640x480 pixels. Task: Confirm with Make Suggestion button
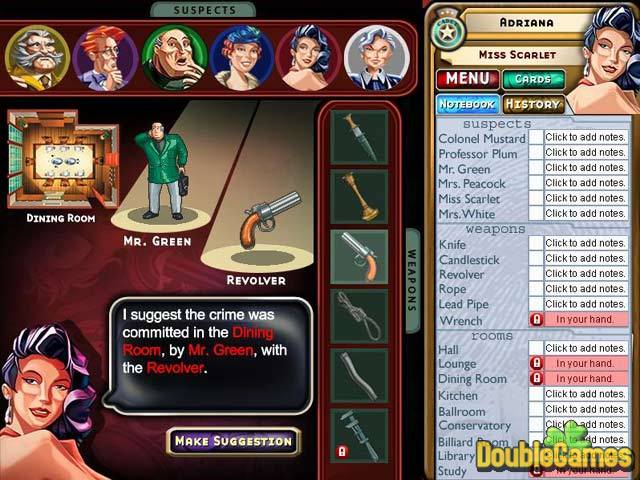tap(233, 440)
